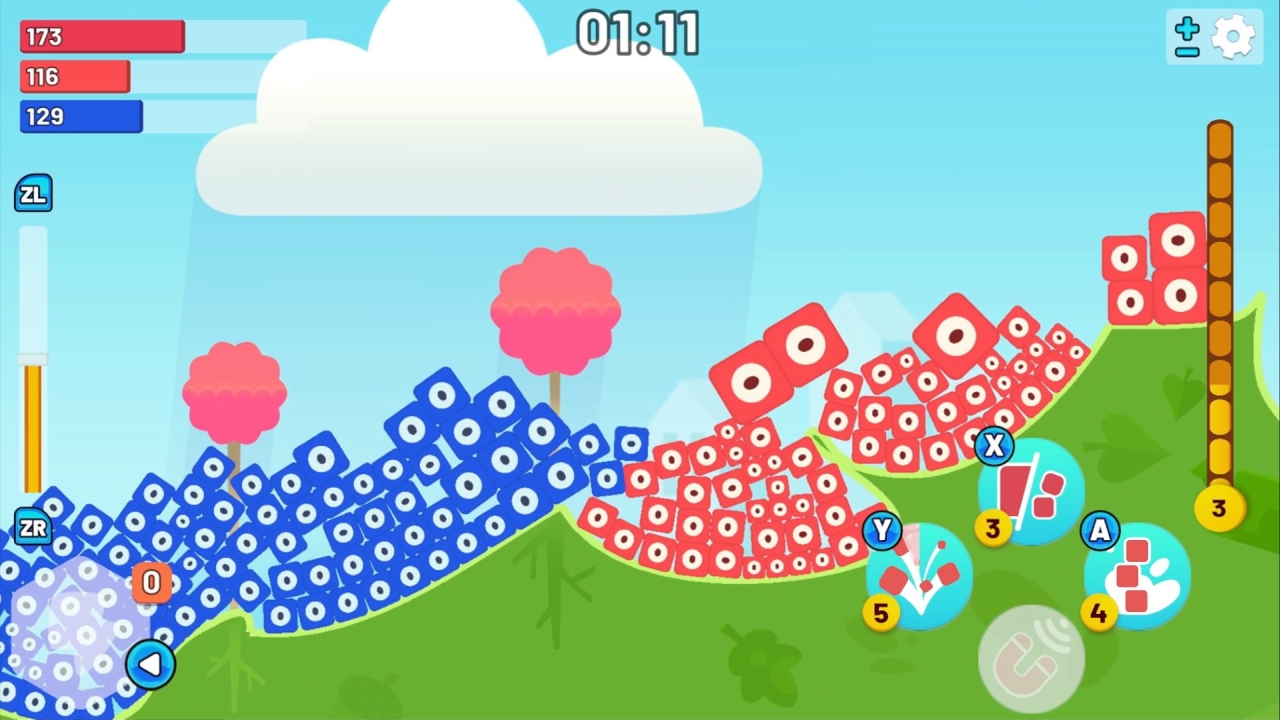Tap the ZR shoulder button indicator
Image resolution: width=1280 pixels, height=720 pixels.
tap(33, 528)
